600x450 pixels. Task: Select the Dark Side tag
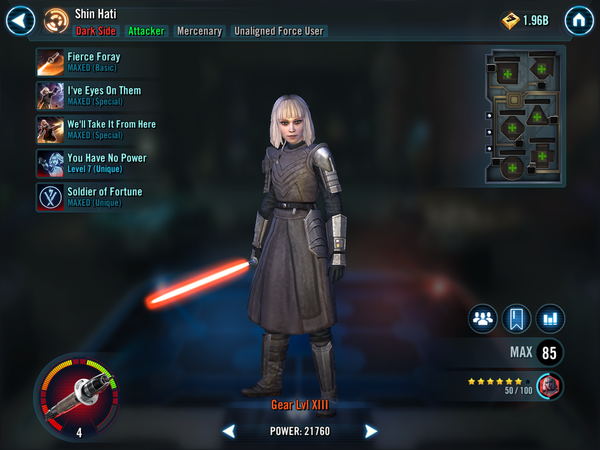coord(96,31)
